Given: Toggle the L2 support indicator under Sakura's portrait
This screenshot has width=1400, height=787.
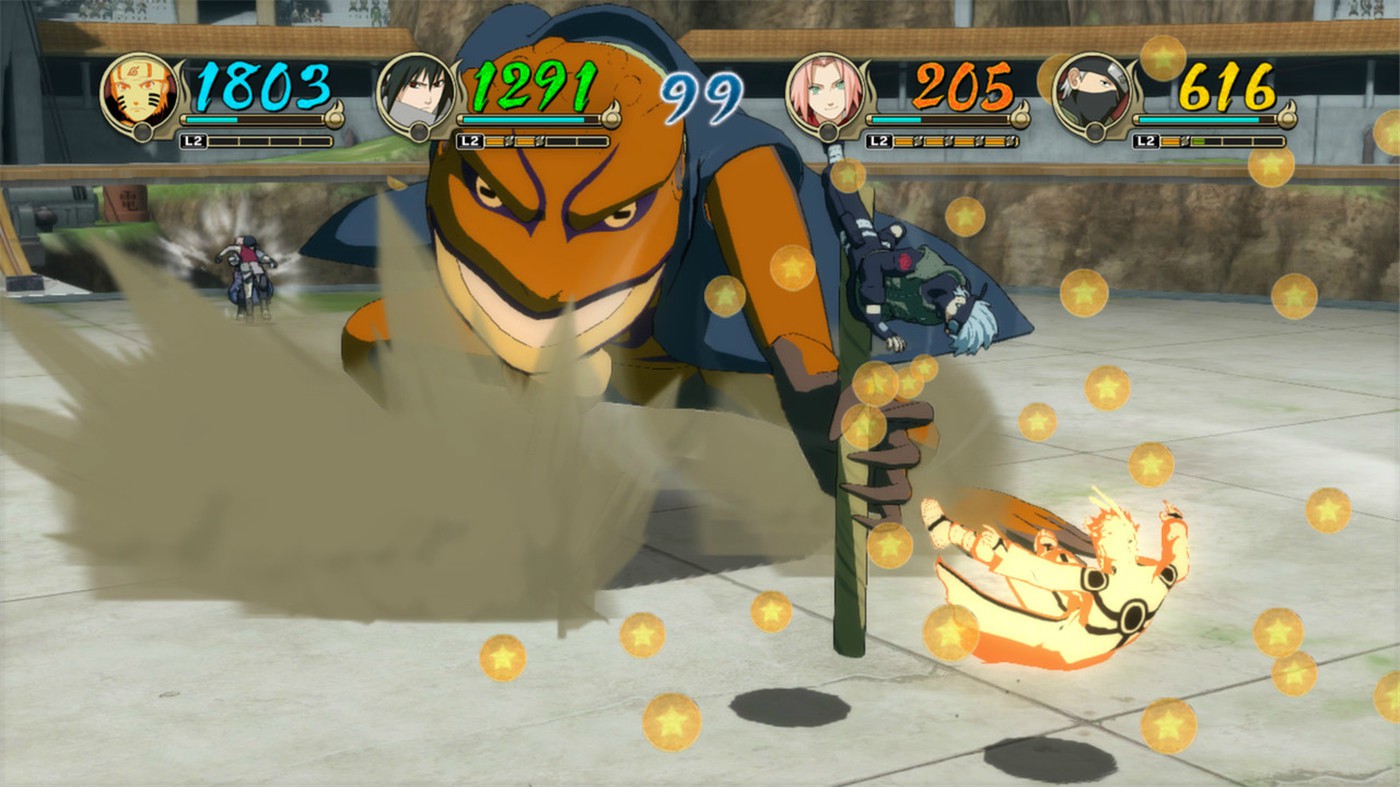Looking at the screenshot, I should (878, 139).
